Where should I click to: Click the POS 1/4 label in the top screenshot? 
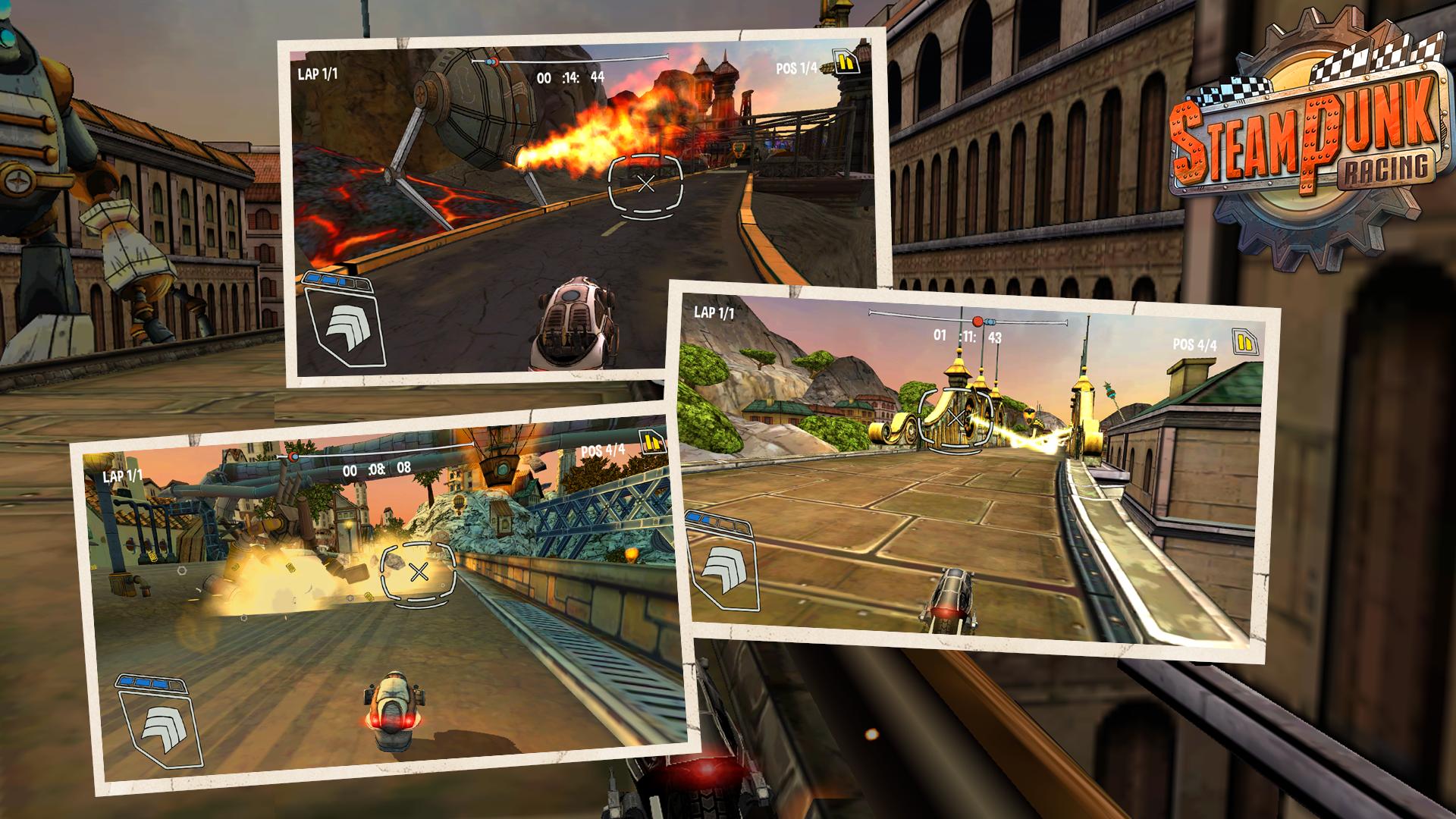798,69
